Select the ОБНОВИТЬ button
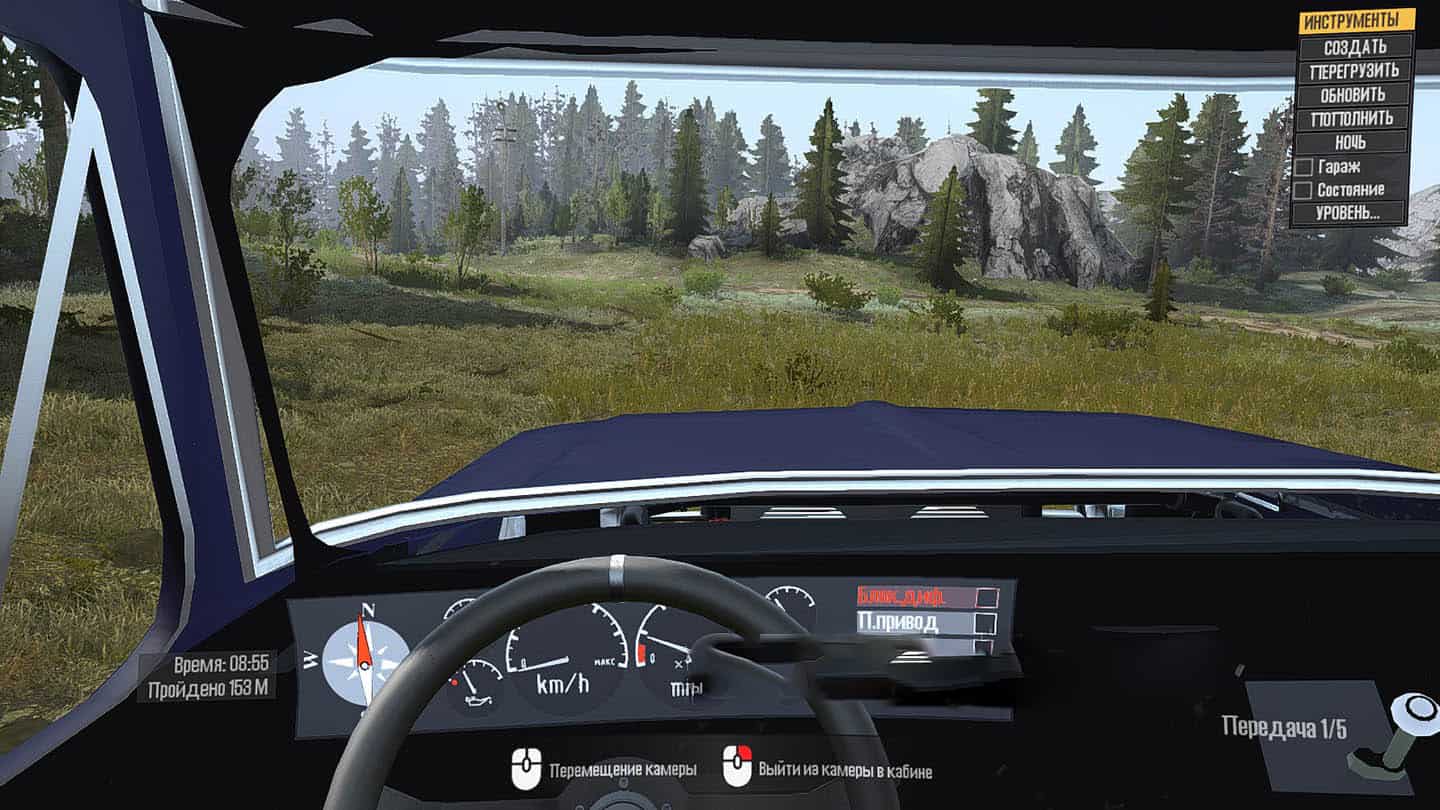 click(1355, 95)
